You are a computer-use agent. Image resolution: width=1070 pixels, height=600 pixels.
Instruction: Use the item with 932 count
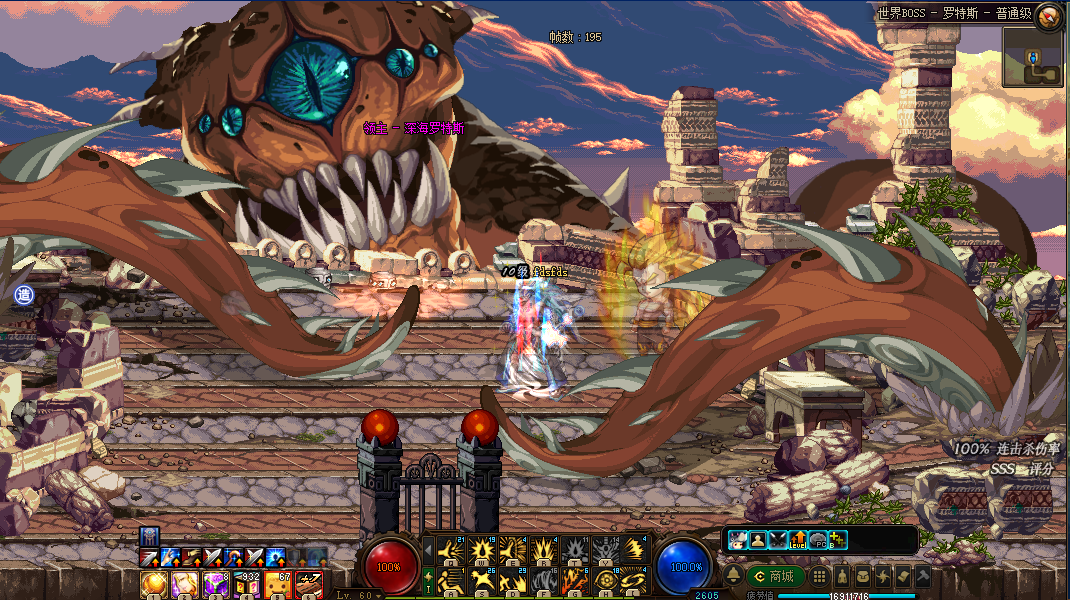click(246, 584)
